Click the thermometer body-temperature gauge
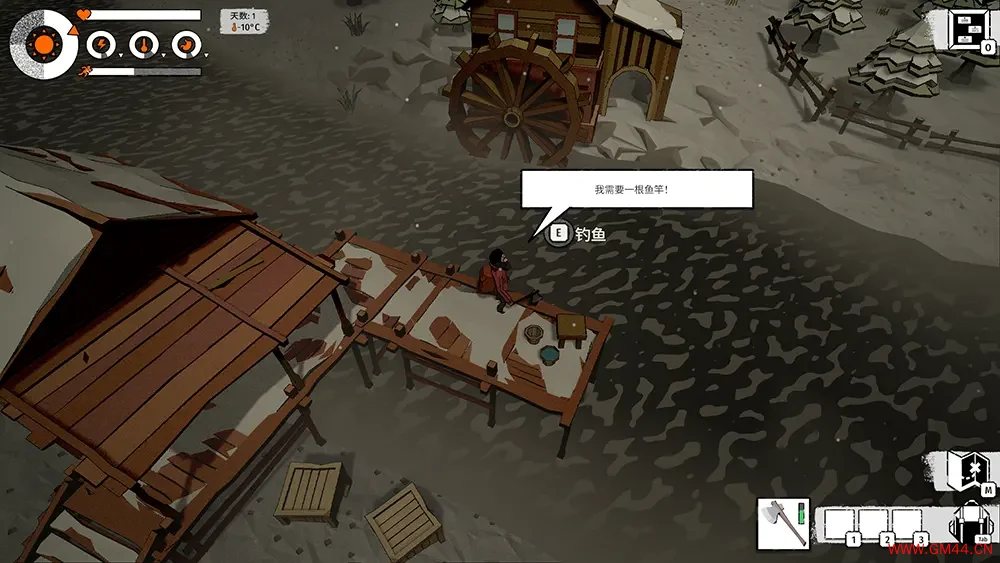The height and width of the screenshot is (563, 1000). 143,44
